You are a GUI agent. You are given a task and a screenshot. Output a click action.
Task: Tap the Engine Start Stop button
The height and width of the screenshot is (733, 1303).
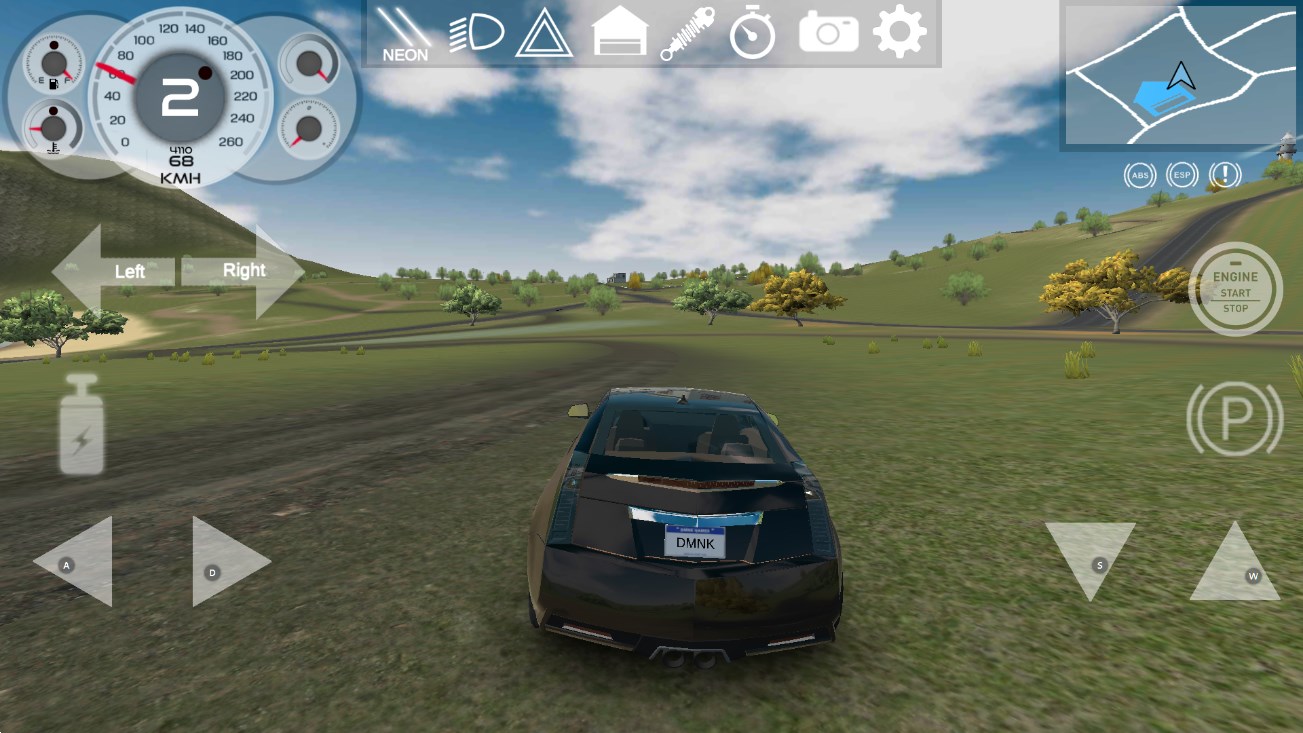point(1235,289)
